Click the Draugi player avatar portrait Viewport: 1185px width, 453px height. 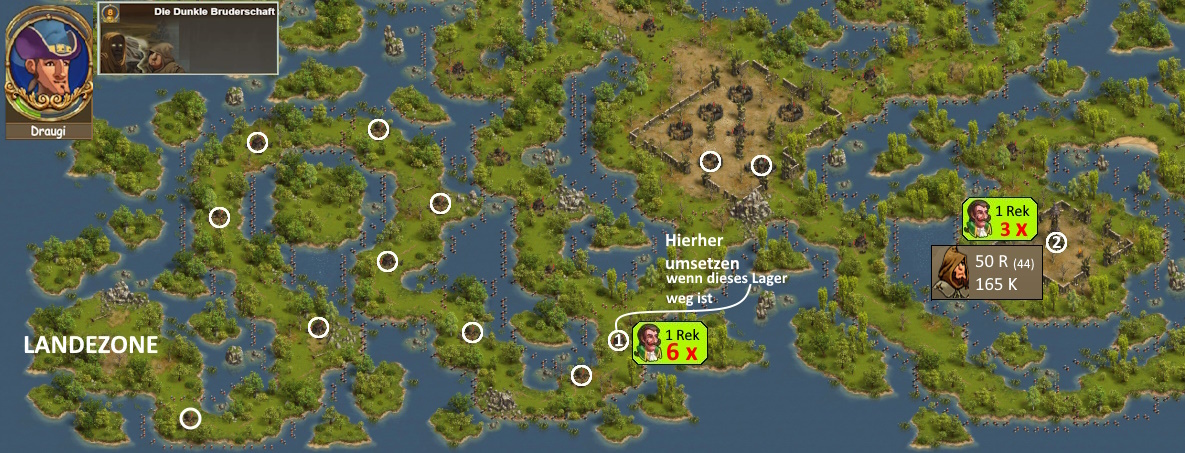click(48, 62)
